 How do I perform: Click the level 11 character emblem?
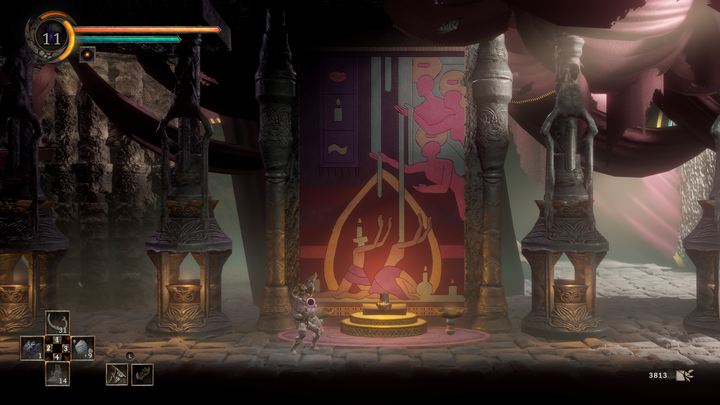pyautogui.click(x=51, y=38)
